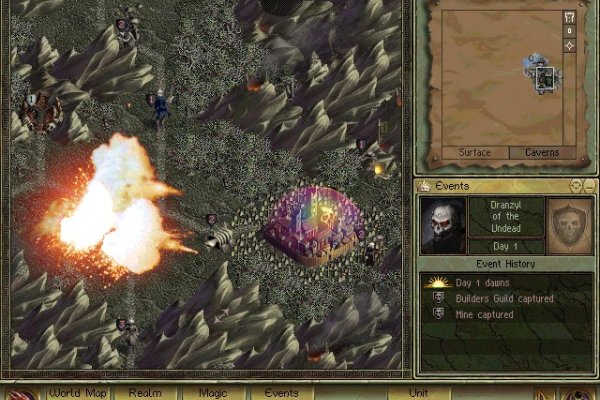The width and height of the screenshot is (600, 400).
Task: Click the undead skull shield emblem
Action: (x=569, y=225)
